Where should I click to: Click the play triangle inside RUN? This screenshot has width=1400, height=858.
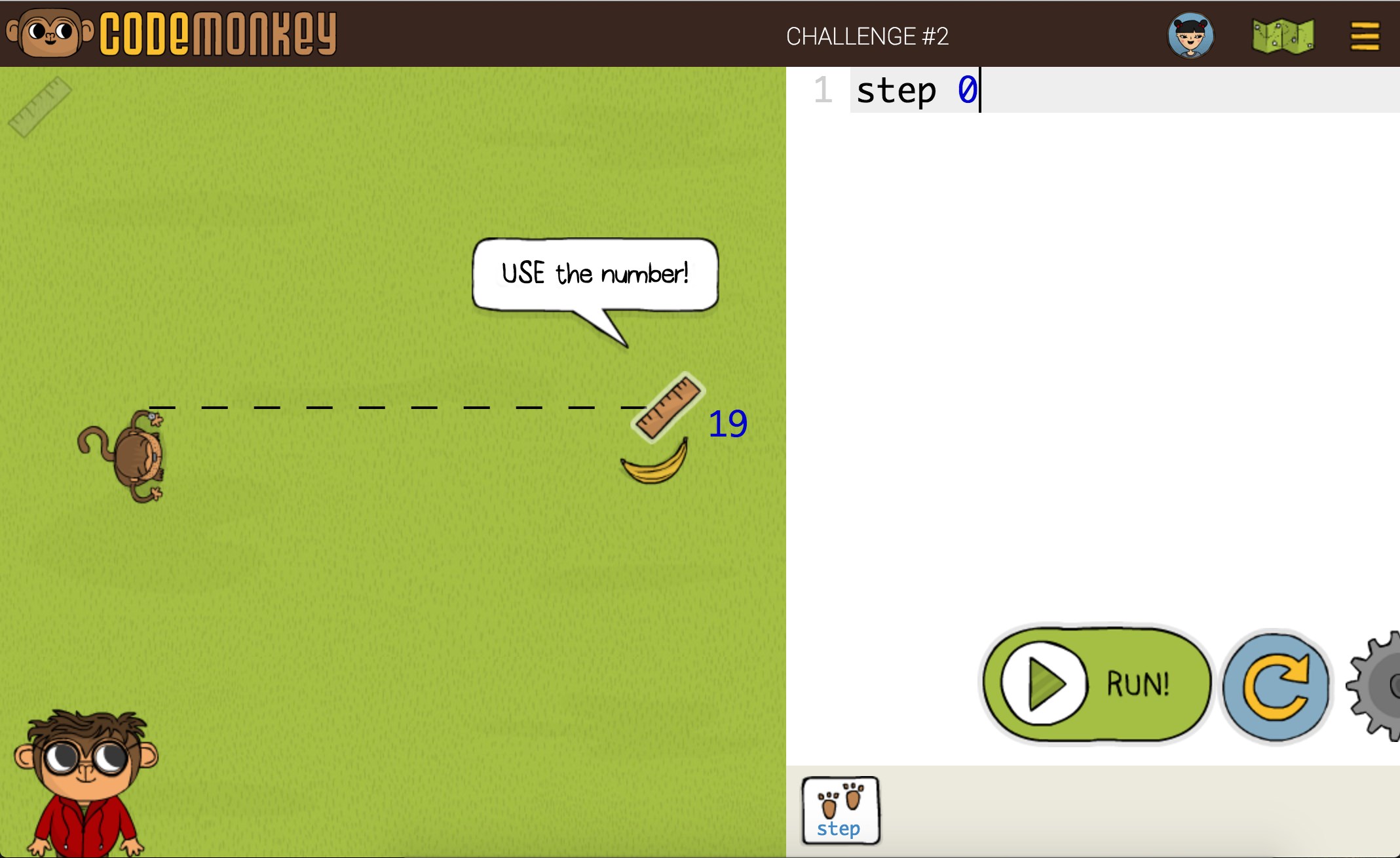pyautogui.click(x=1046, y=684)
